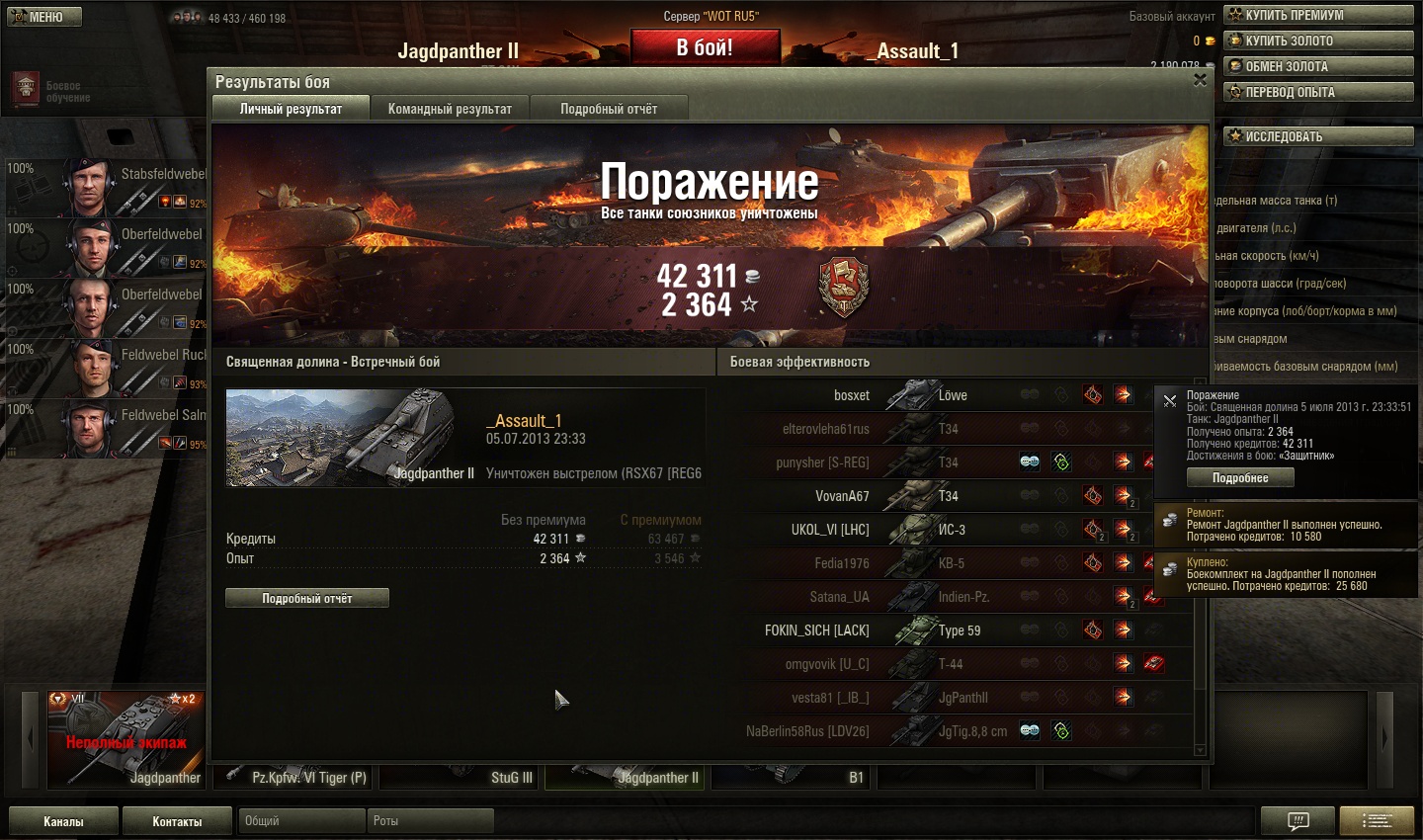Start battle with В бой! button
The width and height of the screenshot is (1423, 840).
[x=705, y=47]
